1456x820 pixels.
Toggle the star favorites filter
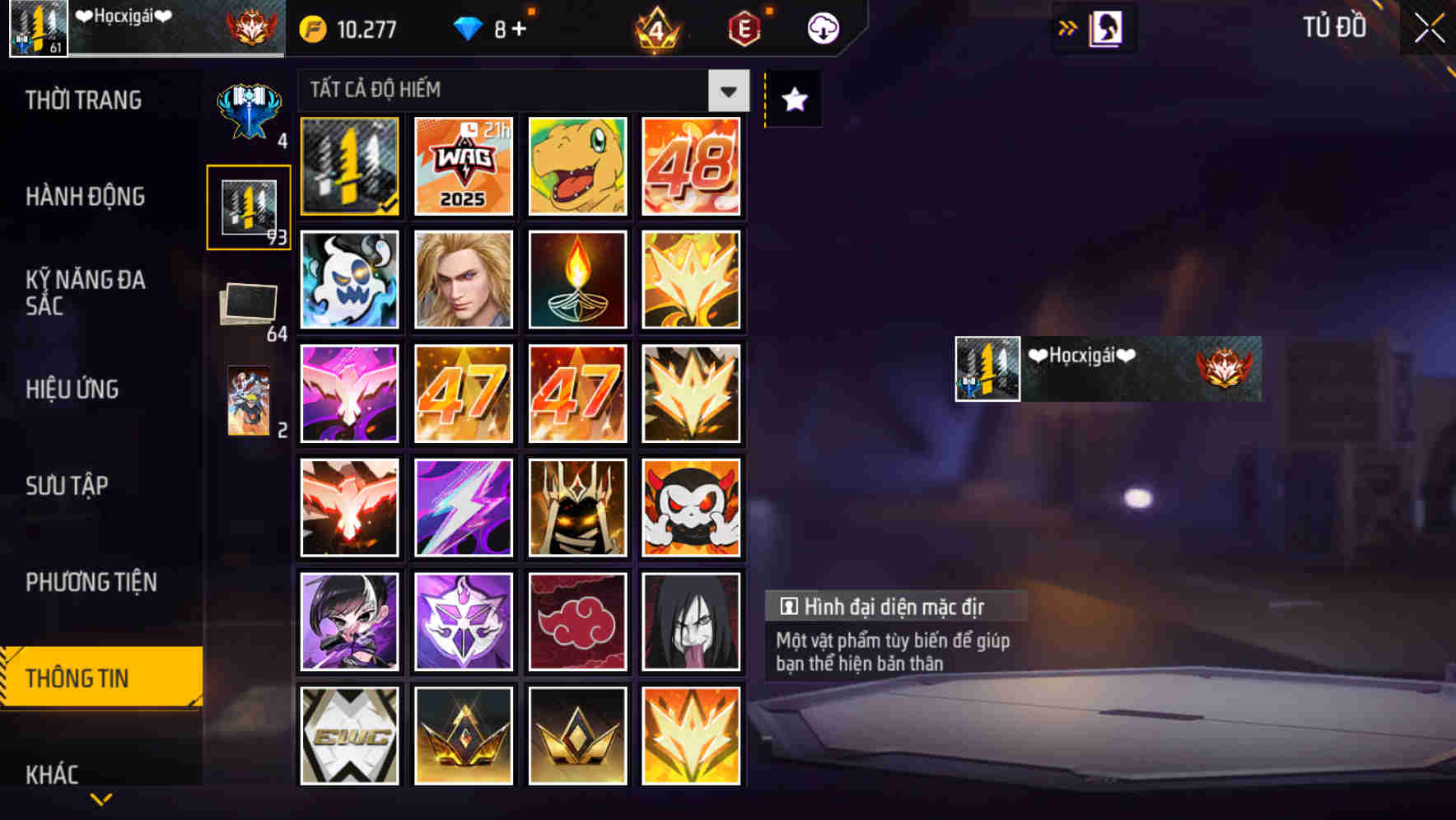click(792, 99)
